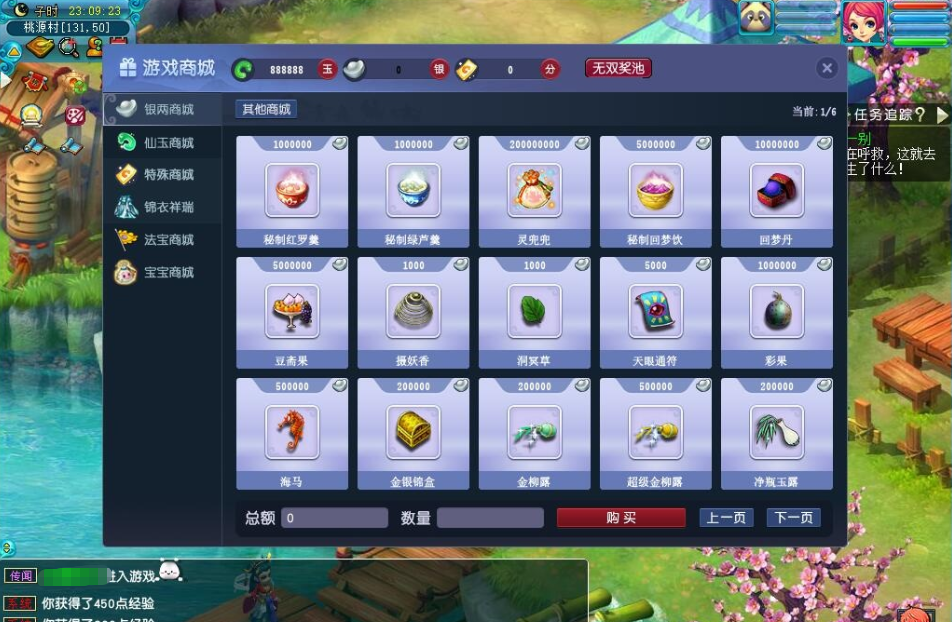Choose the 回梦丹 item
The height and width of the screenshot is (622, 952).
[x=776, y=191]
